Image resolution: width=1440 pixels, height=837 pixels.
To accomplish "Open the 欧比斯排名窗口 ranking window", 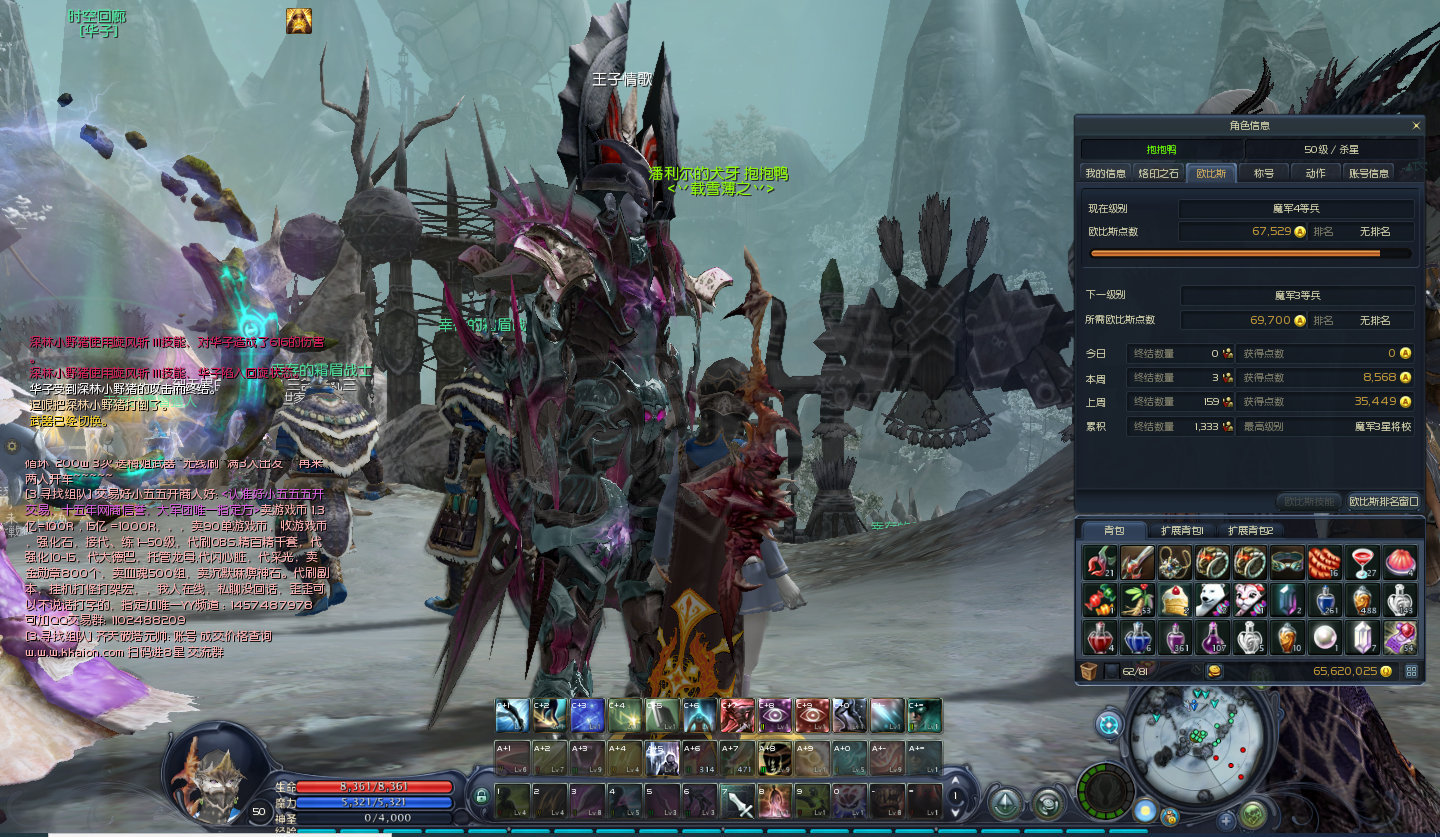I will (x=1383, y=501).
